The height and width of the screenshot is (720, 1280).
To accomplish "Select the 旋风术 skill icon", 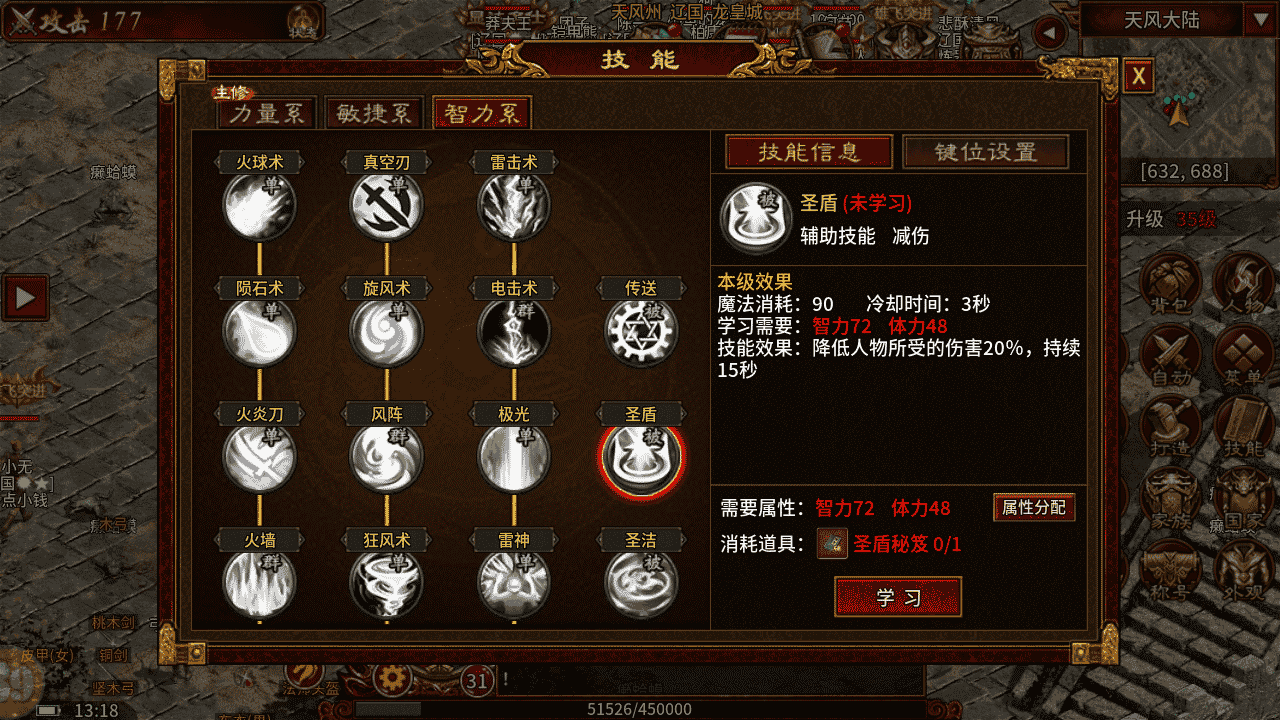I will pyautogui.click(x=386, y=331).
